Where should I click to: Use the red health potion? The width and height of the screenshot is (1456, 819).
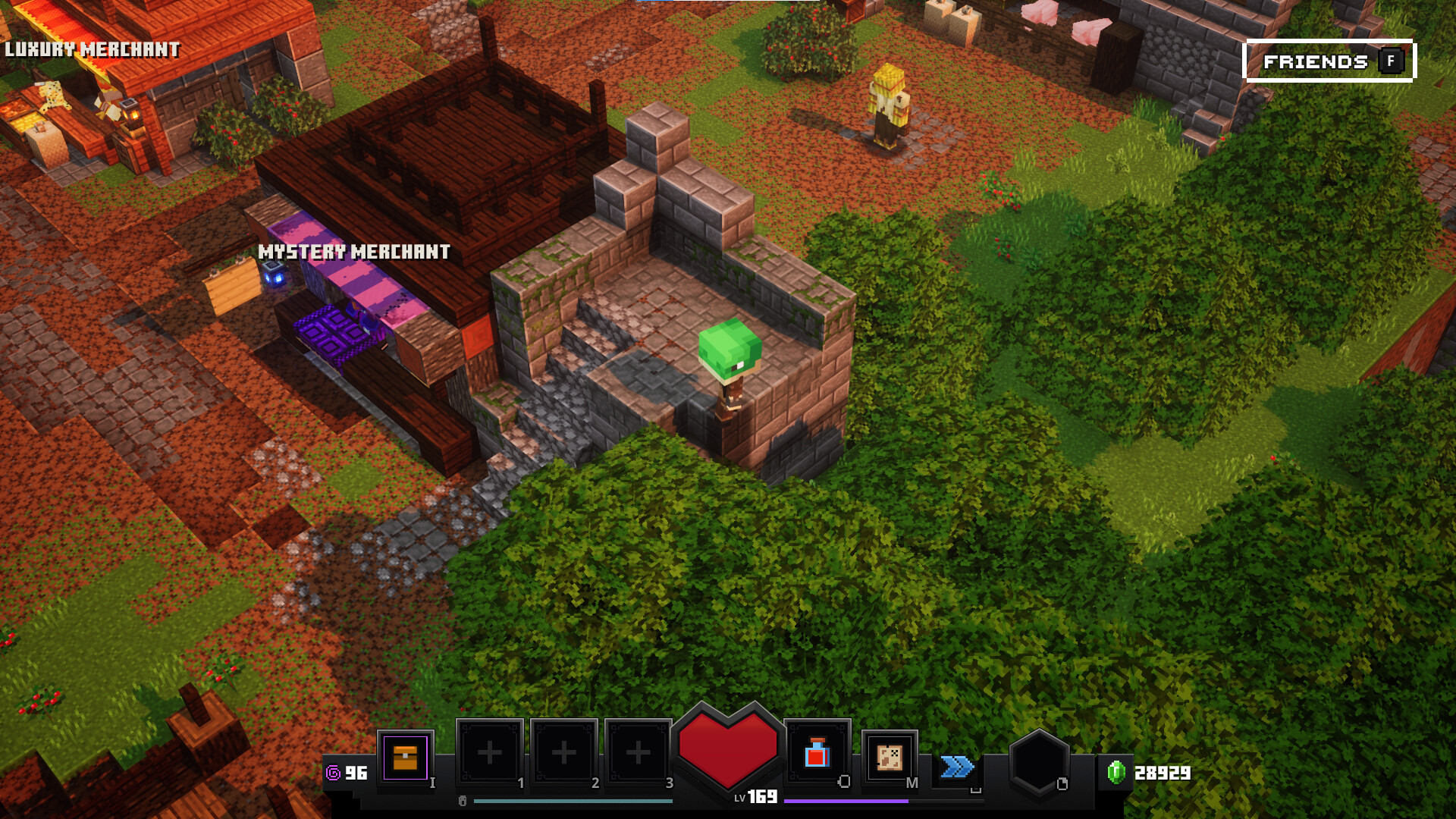[x=817, y=754]
